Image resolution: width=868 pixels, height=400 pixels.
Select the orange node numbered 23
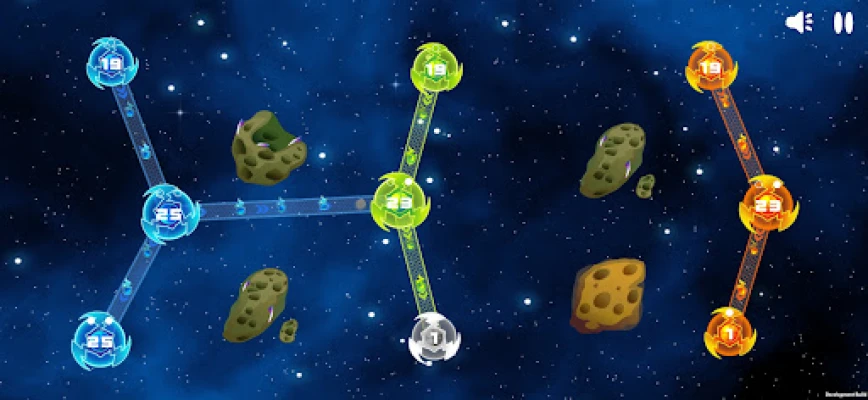pyautogui.click(x=767, y=205)
